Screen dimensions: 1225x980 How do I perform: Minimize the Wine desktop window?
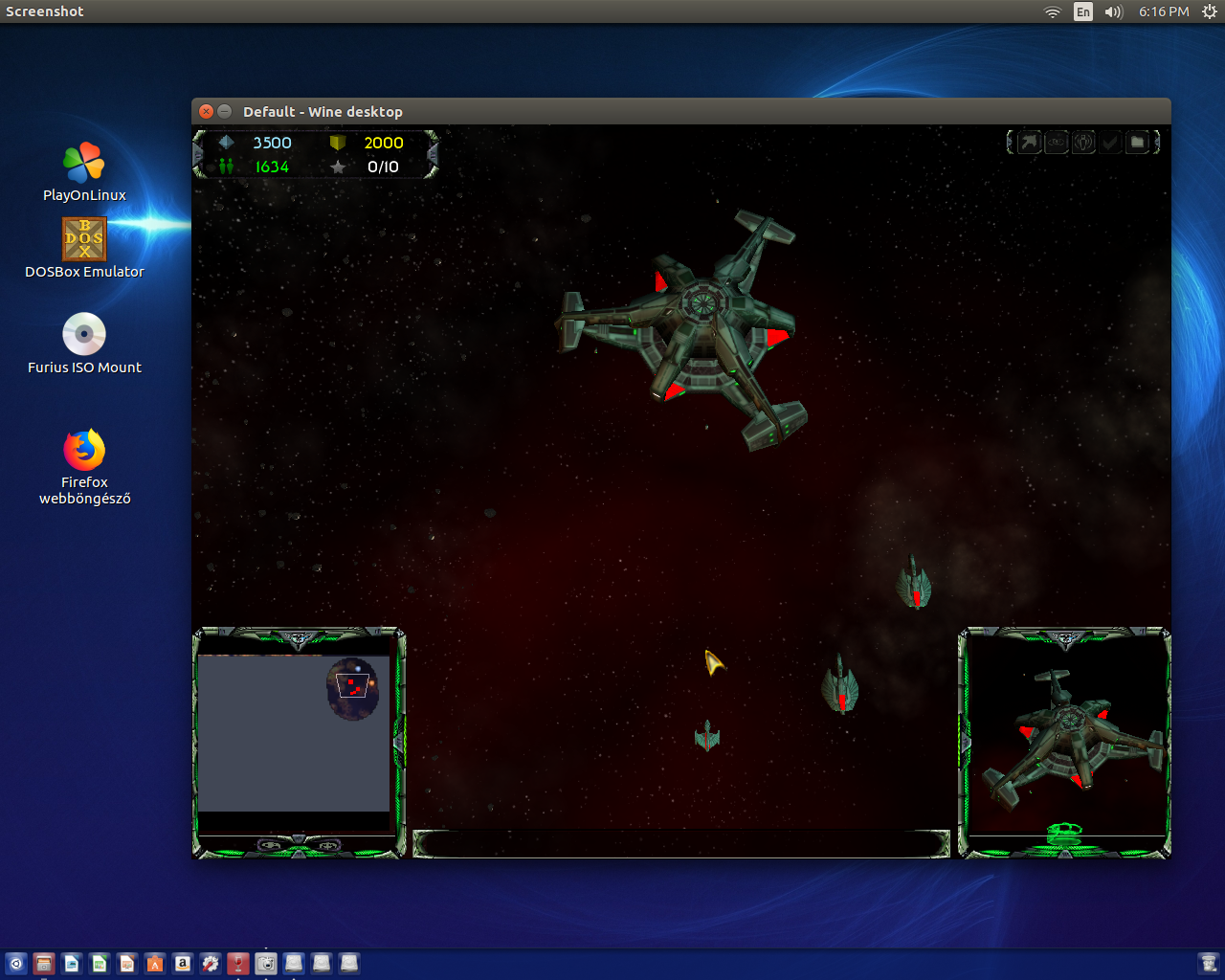tap(224, 111)
